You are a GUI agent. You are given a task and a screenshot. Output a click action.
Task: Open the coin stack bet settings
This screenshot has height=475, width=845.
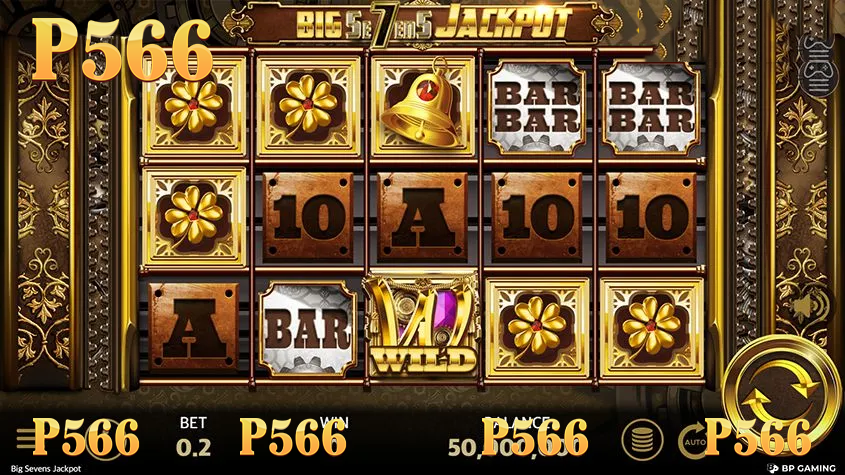point(640,438)
